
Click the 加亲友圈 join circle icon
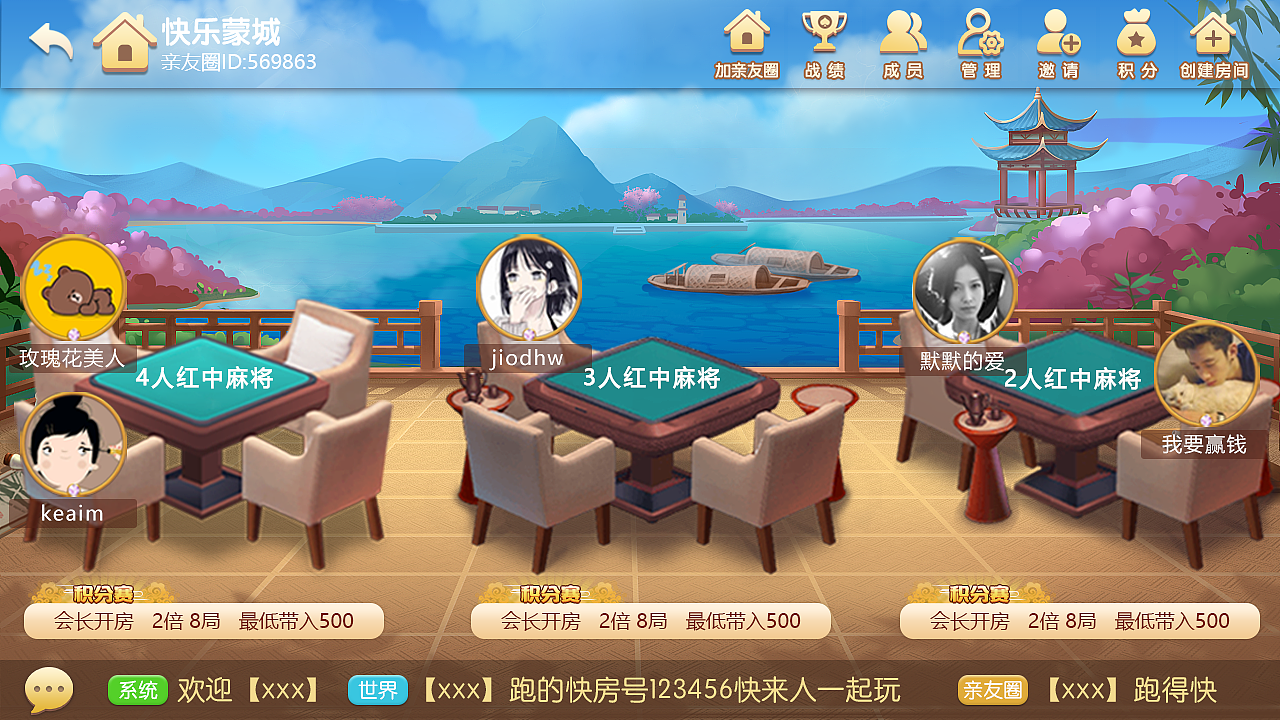[x=748, y=40]
